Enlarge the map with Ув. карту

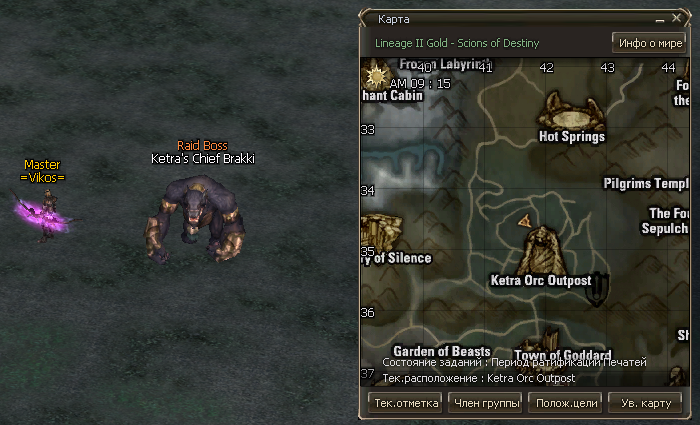click(646, 403)
